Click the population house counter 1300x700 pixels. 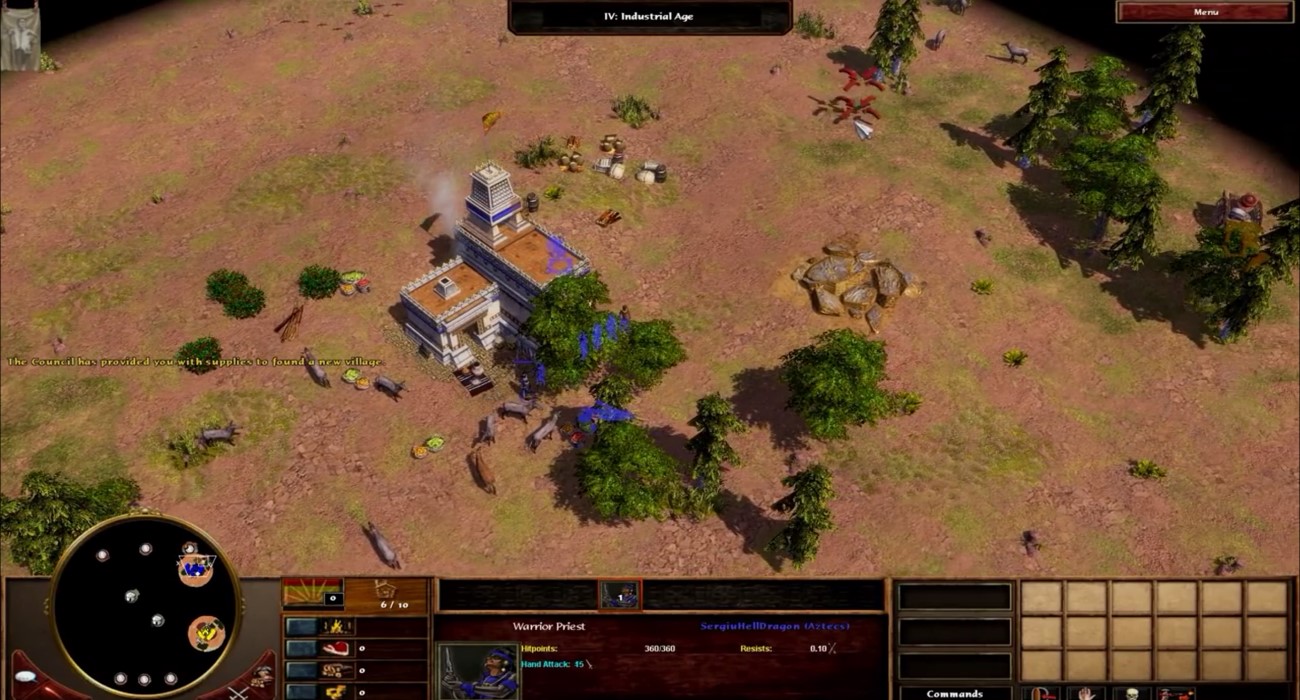point(386,595)
